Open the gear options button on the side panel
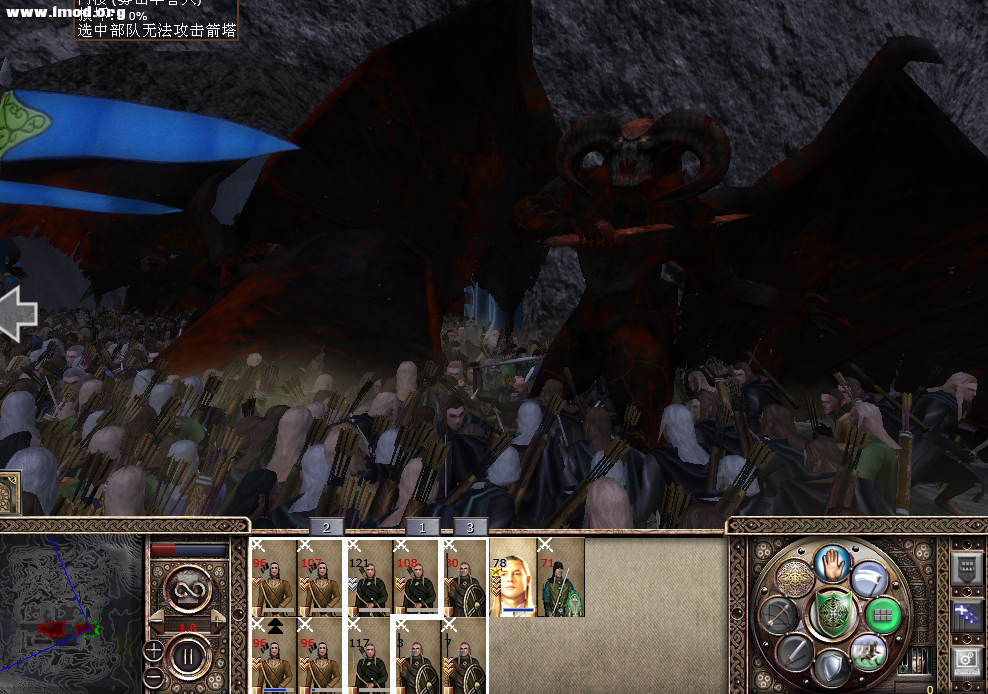Screen dimensions: 988x694 (x=966, y=660)
